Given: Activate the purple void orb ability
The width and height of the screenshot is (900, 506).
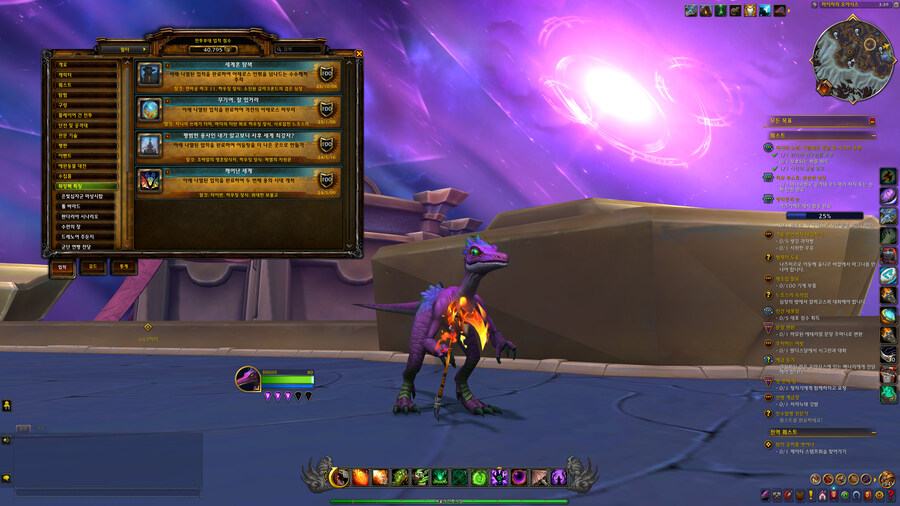Looking at the screenshot, I should tap(519, 478).
